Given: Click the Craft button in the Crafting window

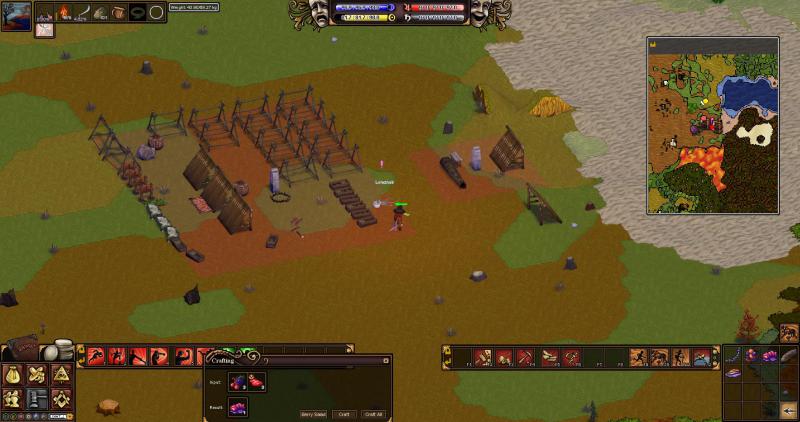Looking at the screenshot, I should [x=344, y=413].
